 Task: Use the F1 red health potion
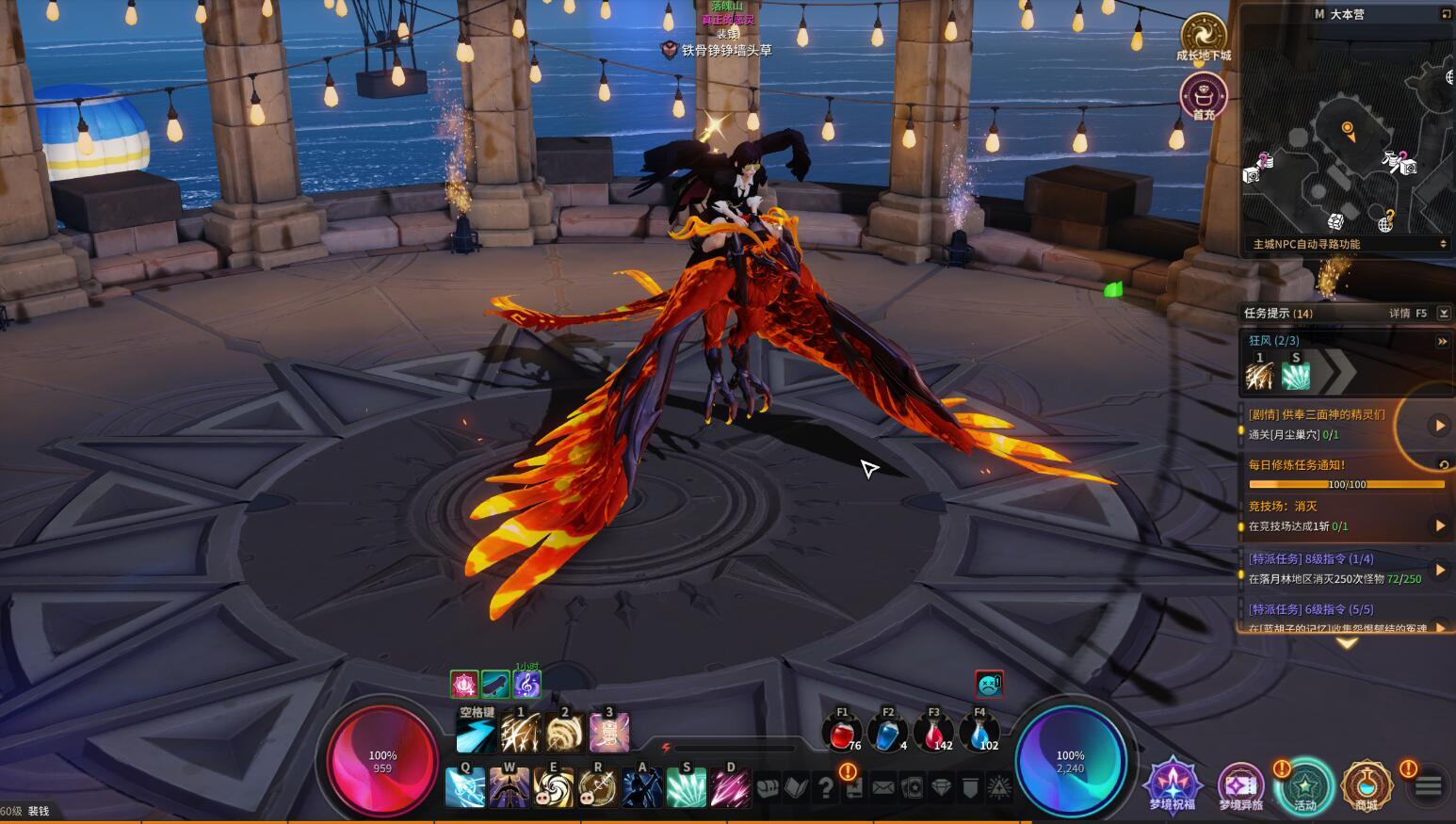pos(842,733)
